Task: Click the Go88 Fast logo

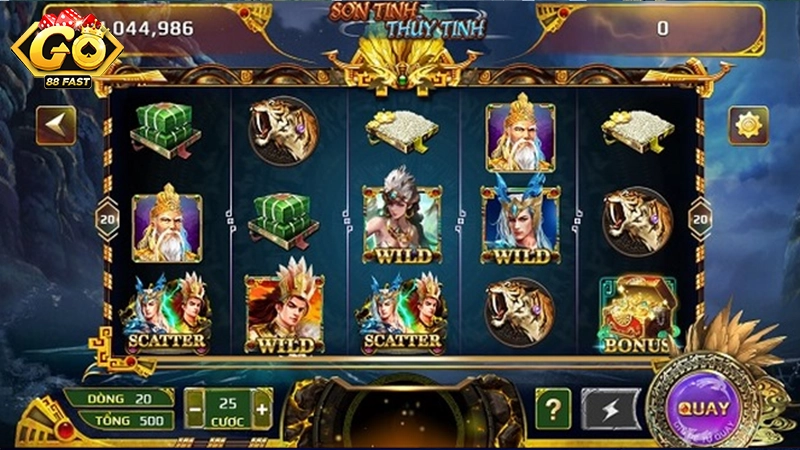Action: 60,48
